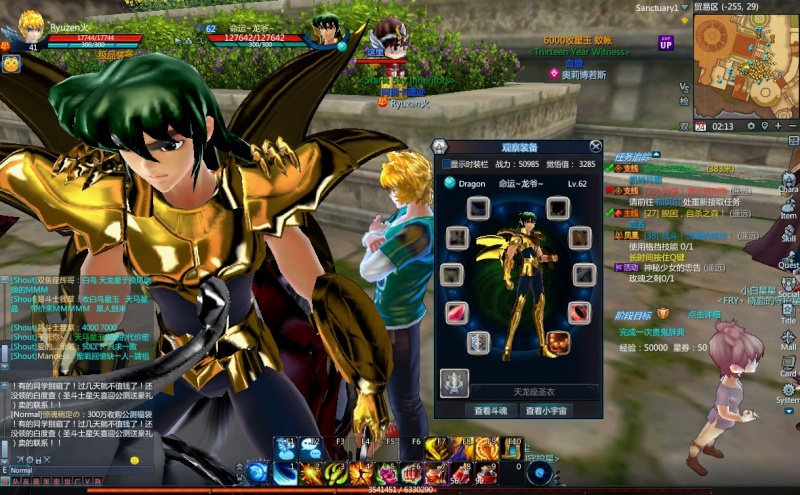Open the Sanctuary1 channel dropdown
Image resolution: width=800 pixels, height=495 pixels.
685,8
